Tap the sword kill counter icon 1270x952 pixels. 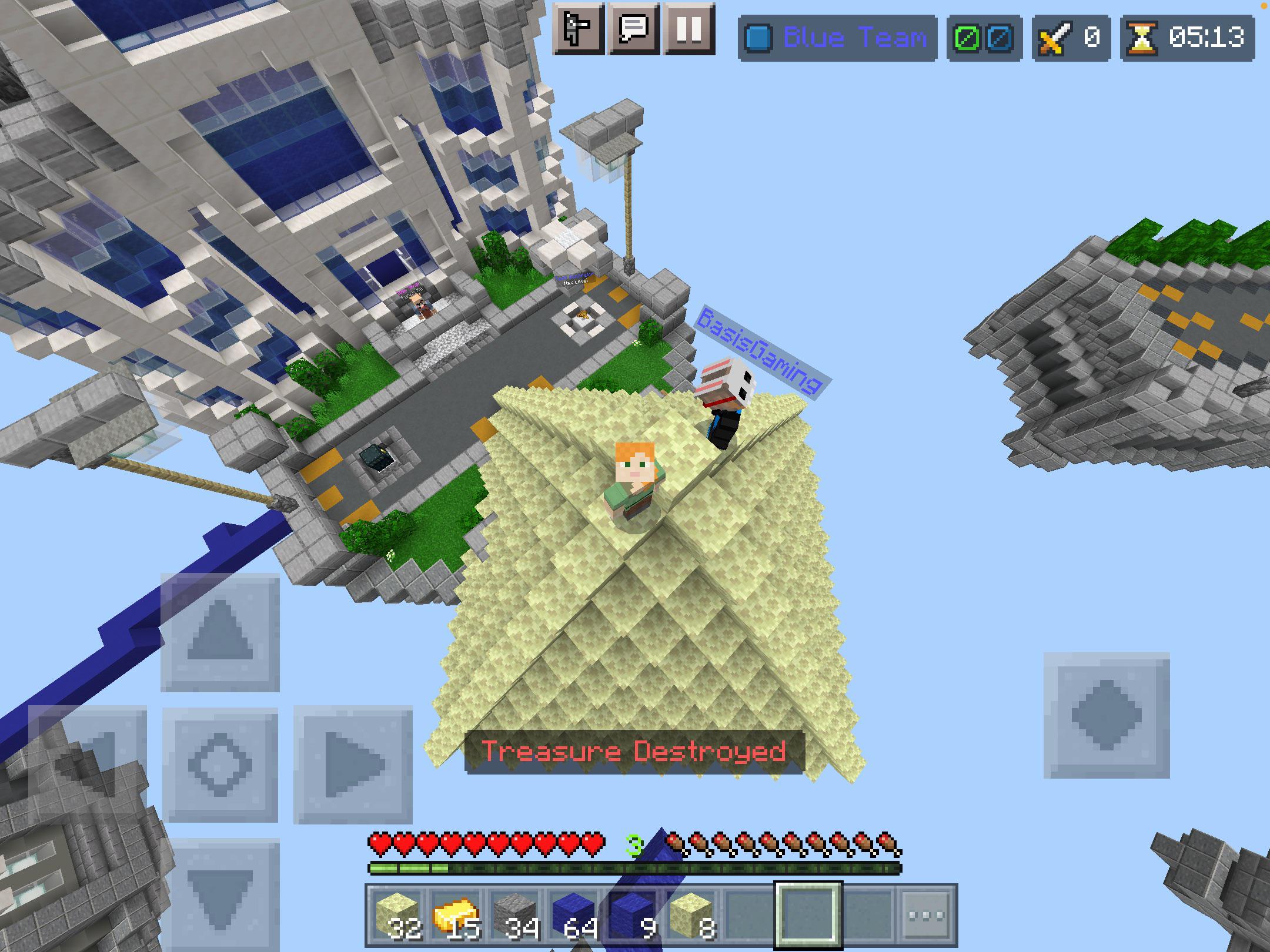(1055, 38)
